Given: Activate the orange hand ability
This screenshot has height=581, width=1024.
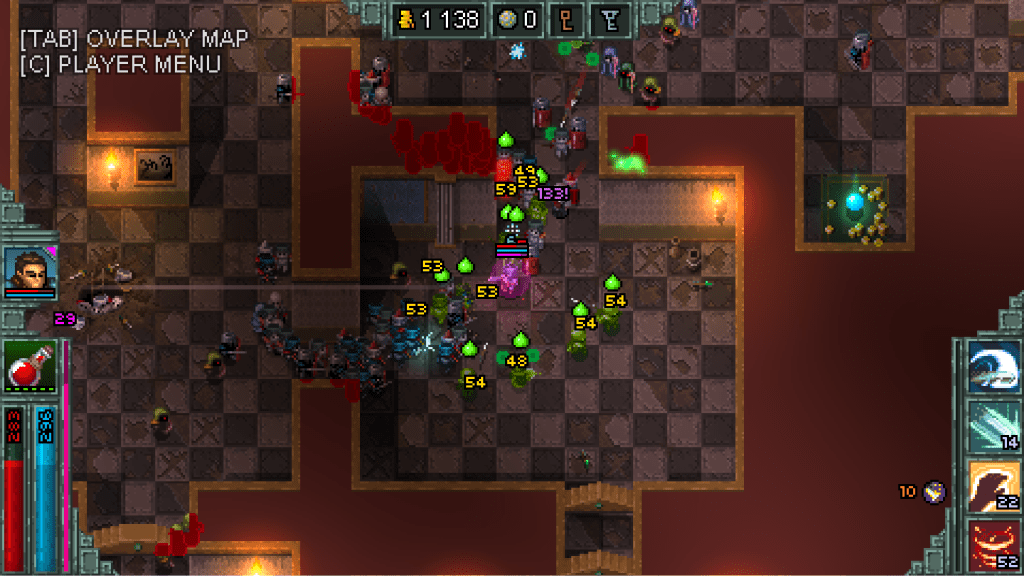Looking at the screenshot, I should (992, 488).
